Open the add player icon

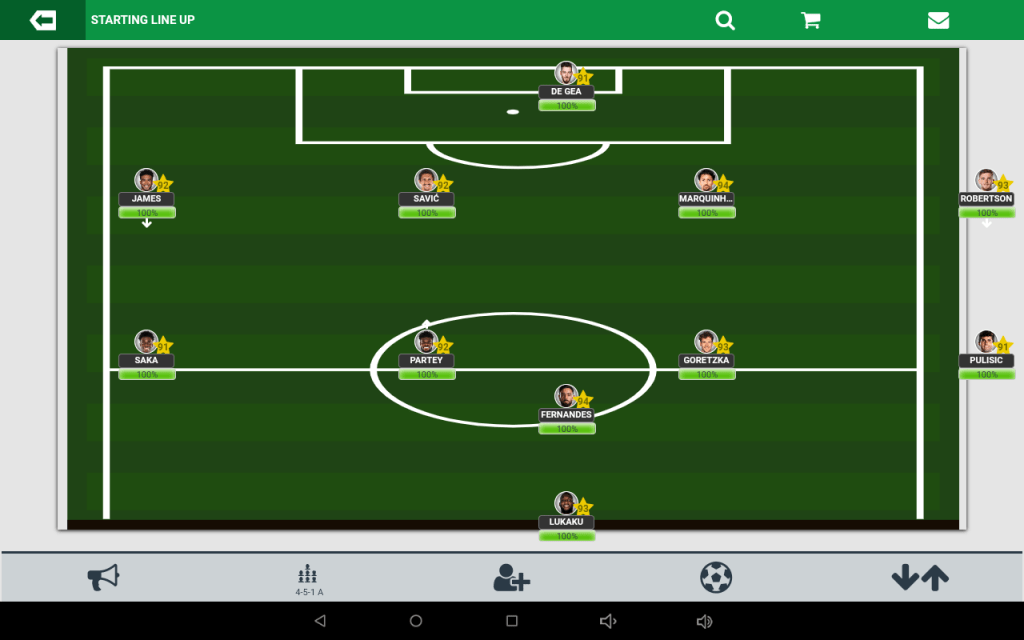[x=511, y=577]
